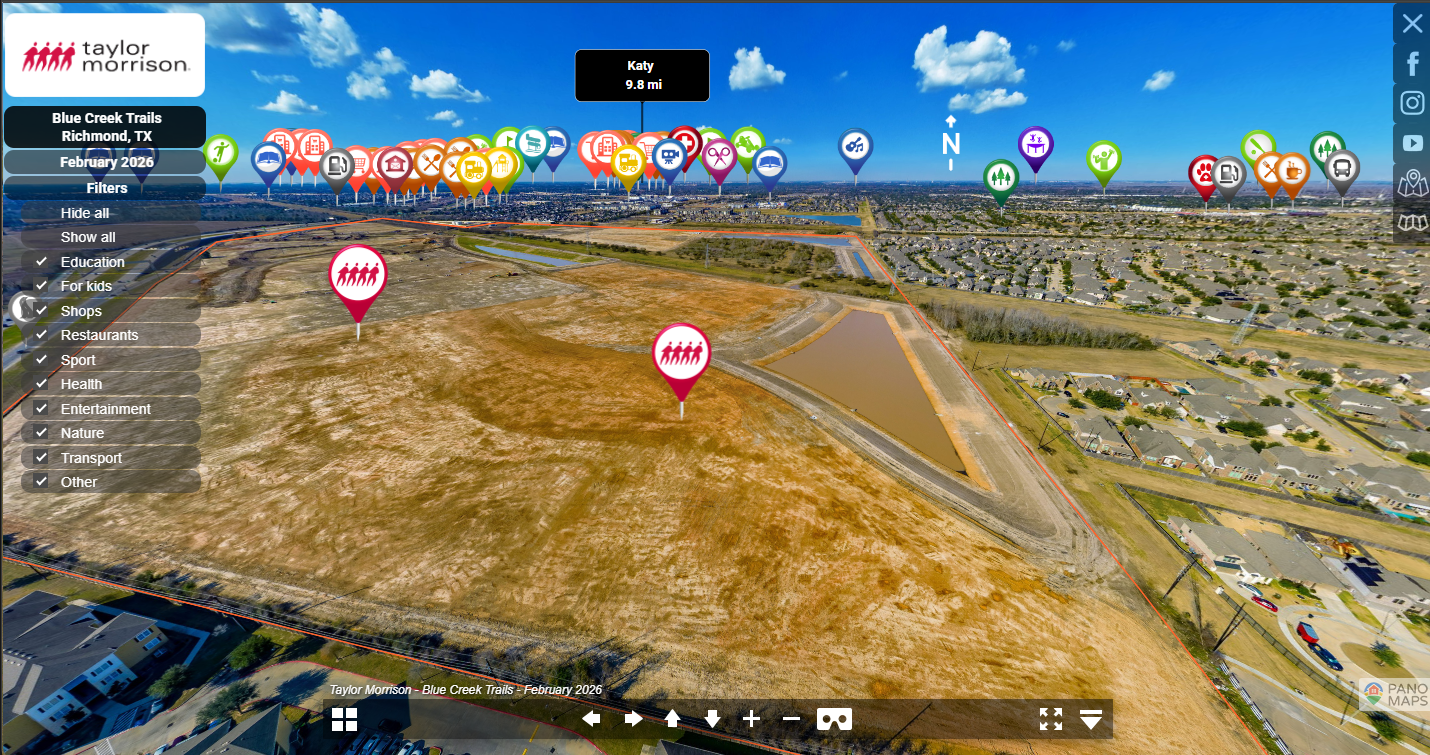Toggle the Restaurants filter checkbox
Image resolution: width=1430 pixels, height=755 pixels.
41,335
